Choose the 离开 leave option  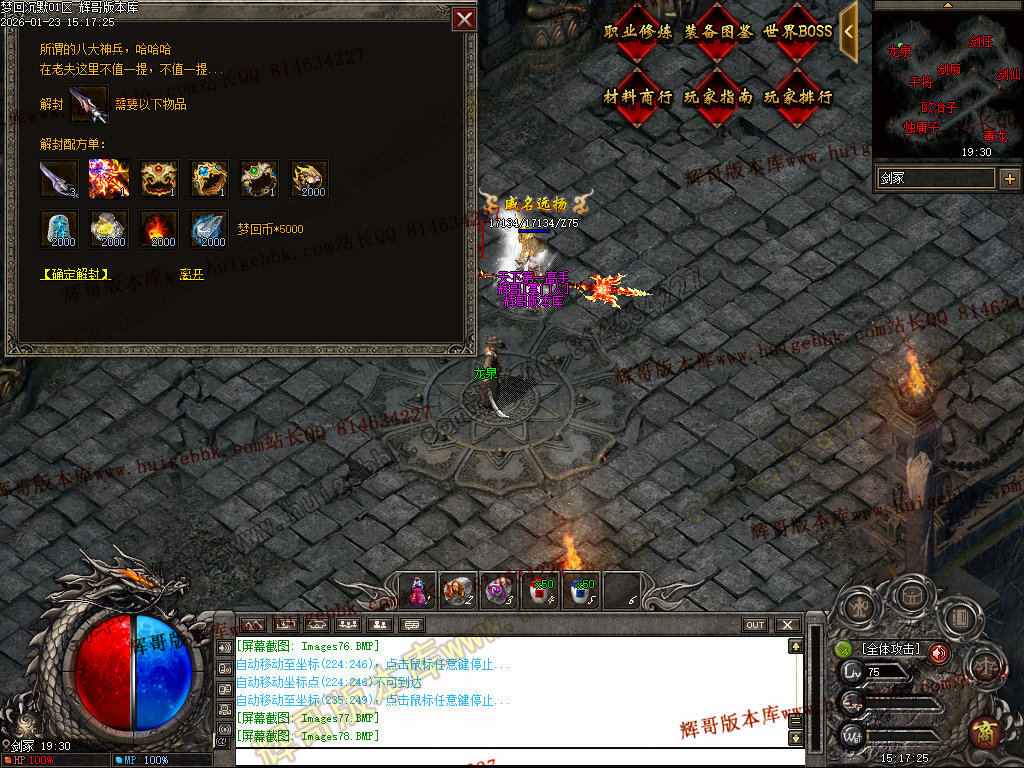click(191, 274)
